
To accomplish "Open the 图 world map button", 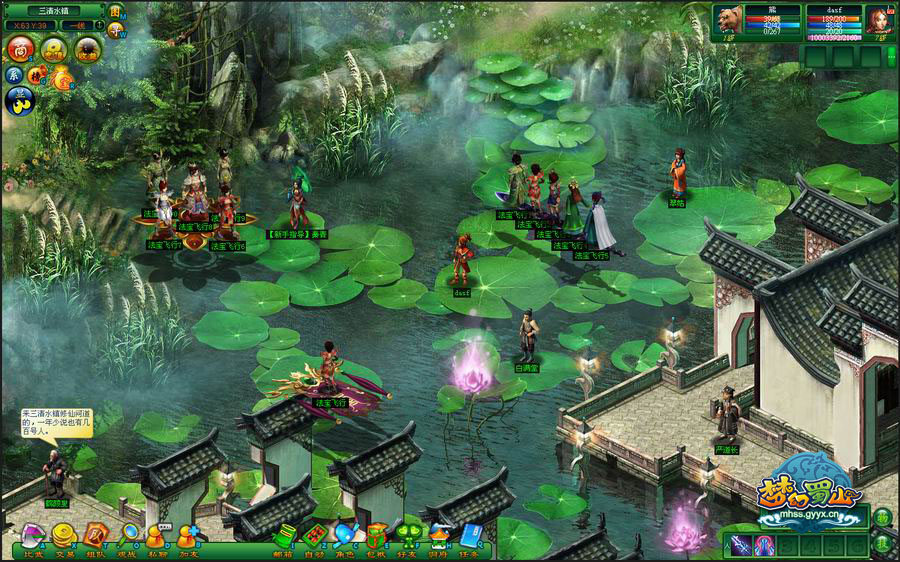I will 115,11.
